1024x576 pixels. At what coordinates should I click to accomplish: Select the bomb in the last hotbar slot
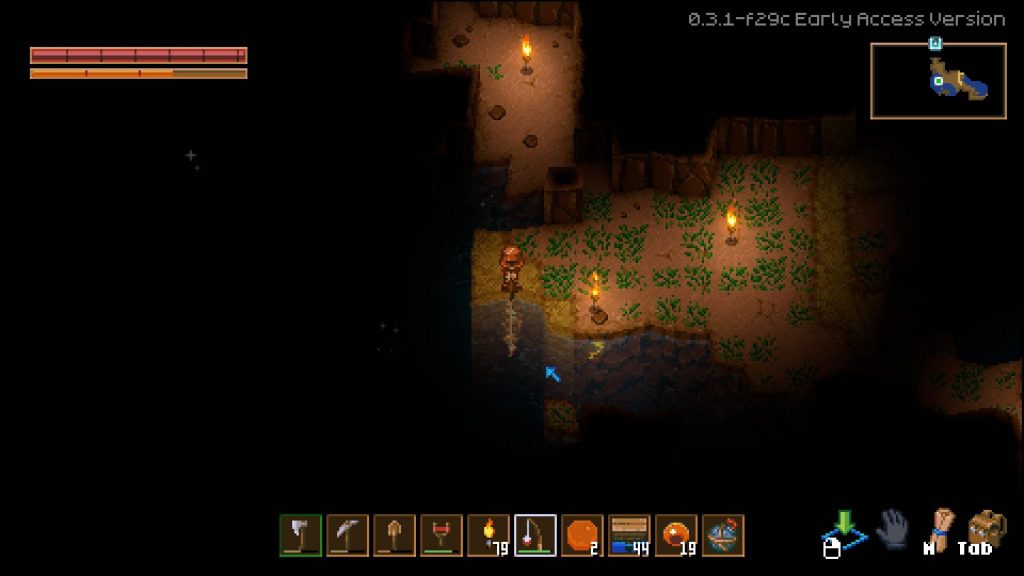[723, 535]
